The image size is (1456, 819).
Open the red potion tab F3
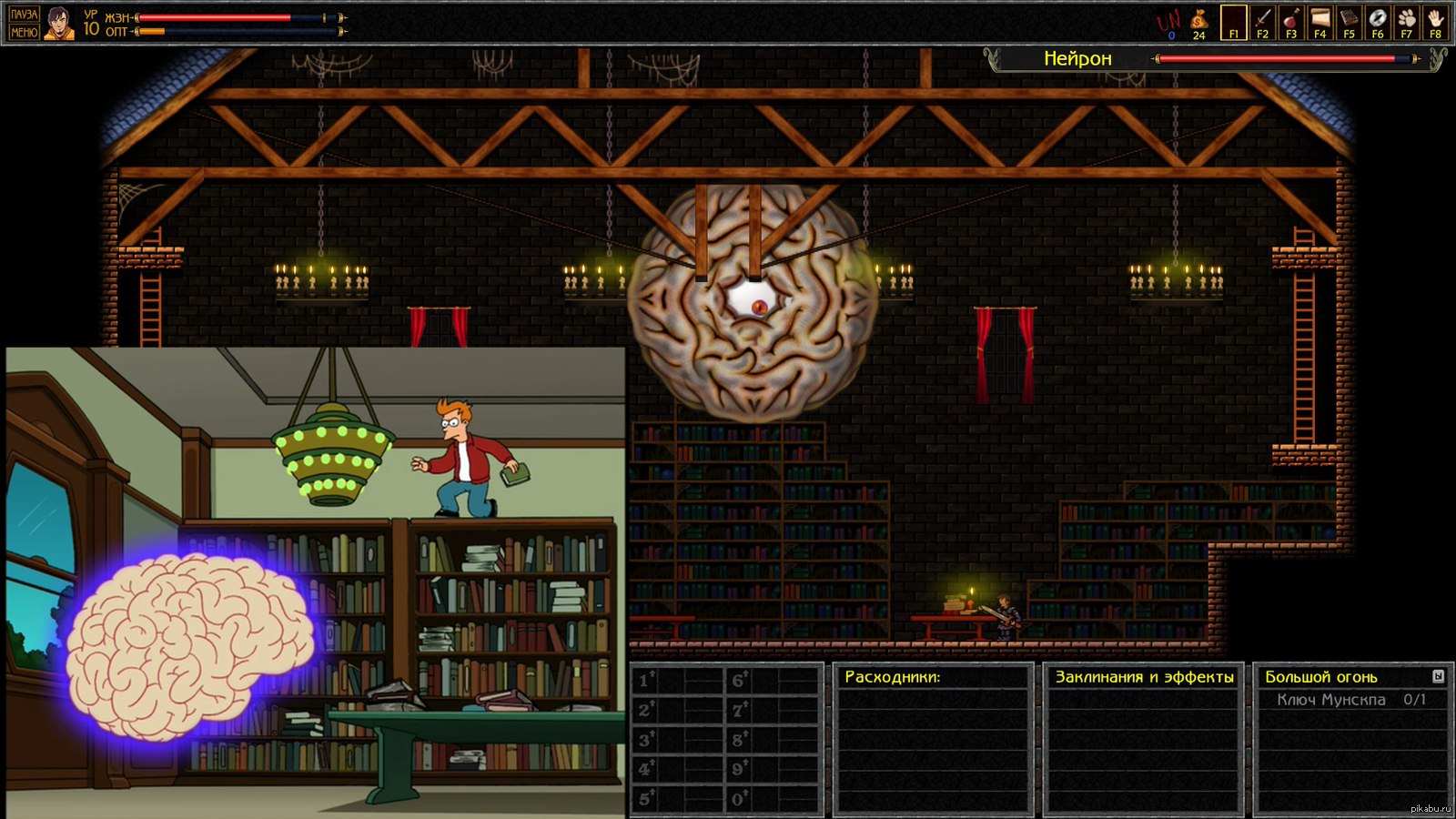[x=1291, y=22]
